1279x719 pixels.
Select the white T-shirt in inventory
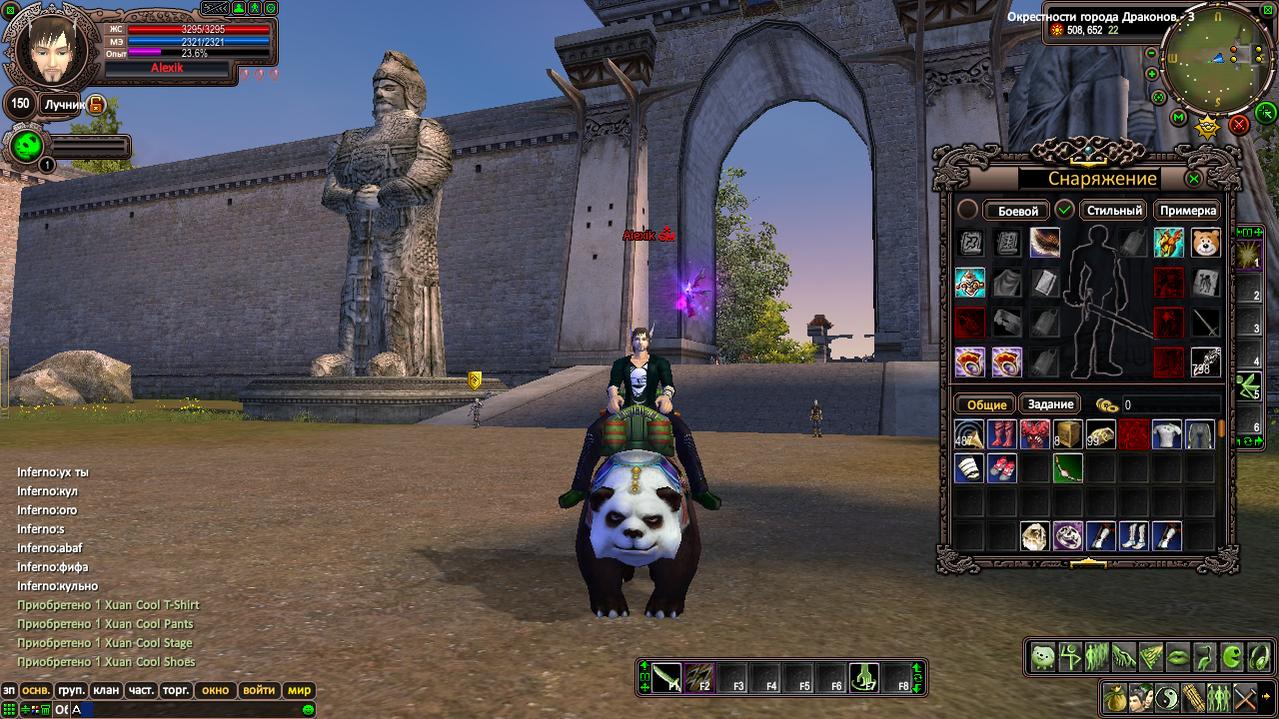1167,434
